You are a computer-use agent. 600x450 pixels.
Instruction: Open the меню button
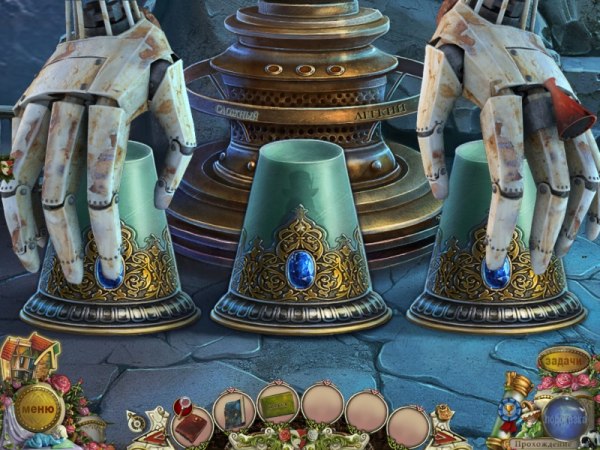tap(38, 408)
